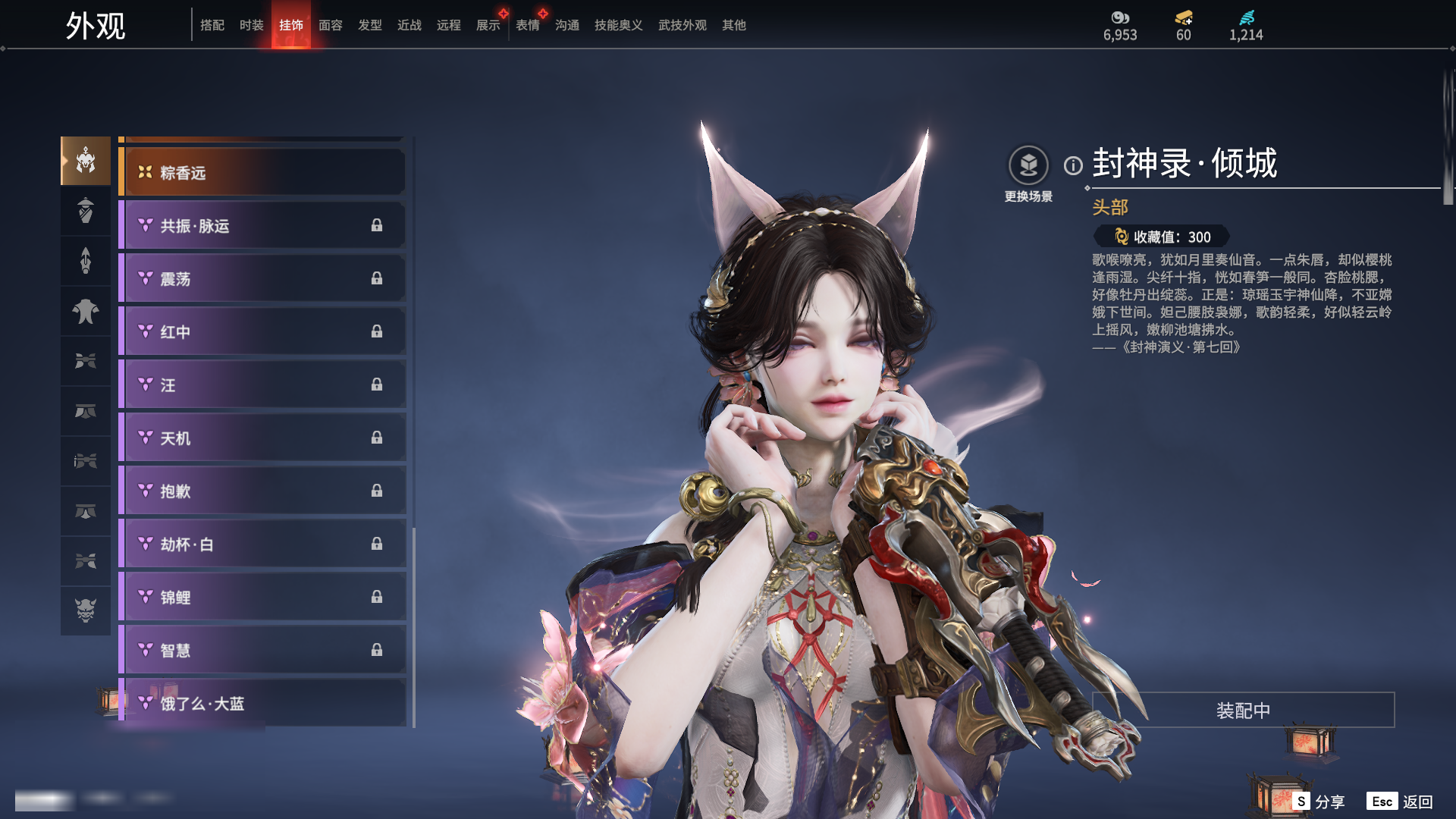
Task: Pick the 天机 accessory entry
Action: coord(262,438)
